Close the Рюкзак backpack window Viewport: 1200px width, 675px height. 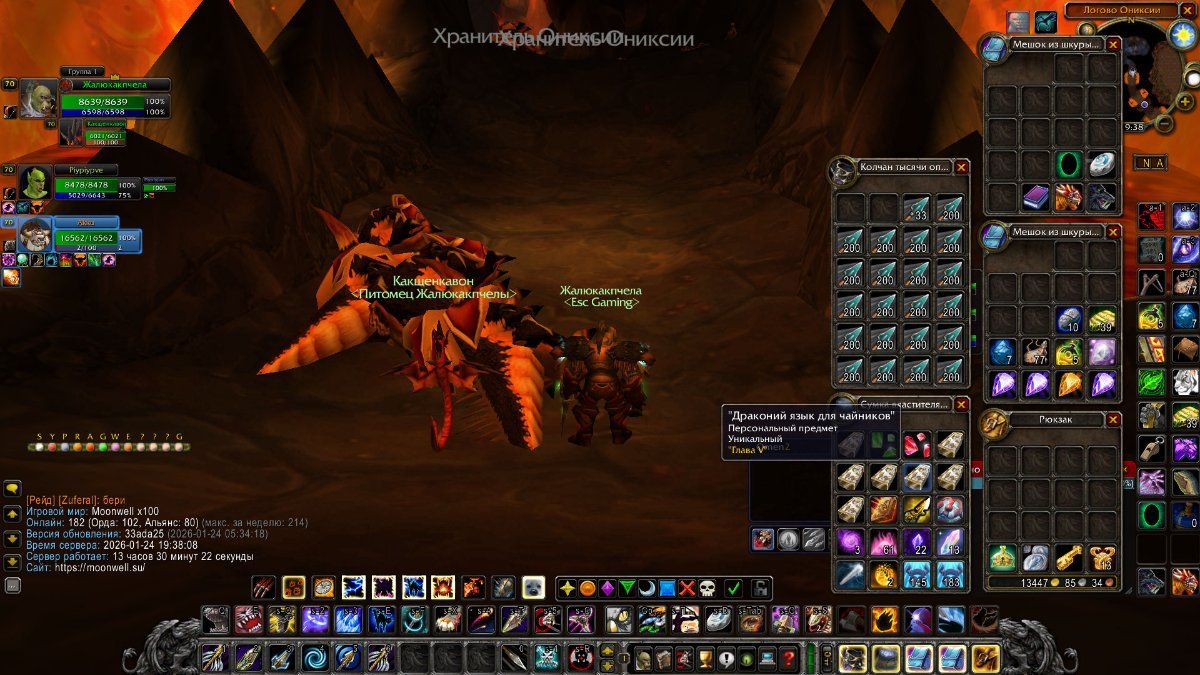pyautogui.click(x=1113, y=420)
